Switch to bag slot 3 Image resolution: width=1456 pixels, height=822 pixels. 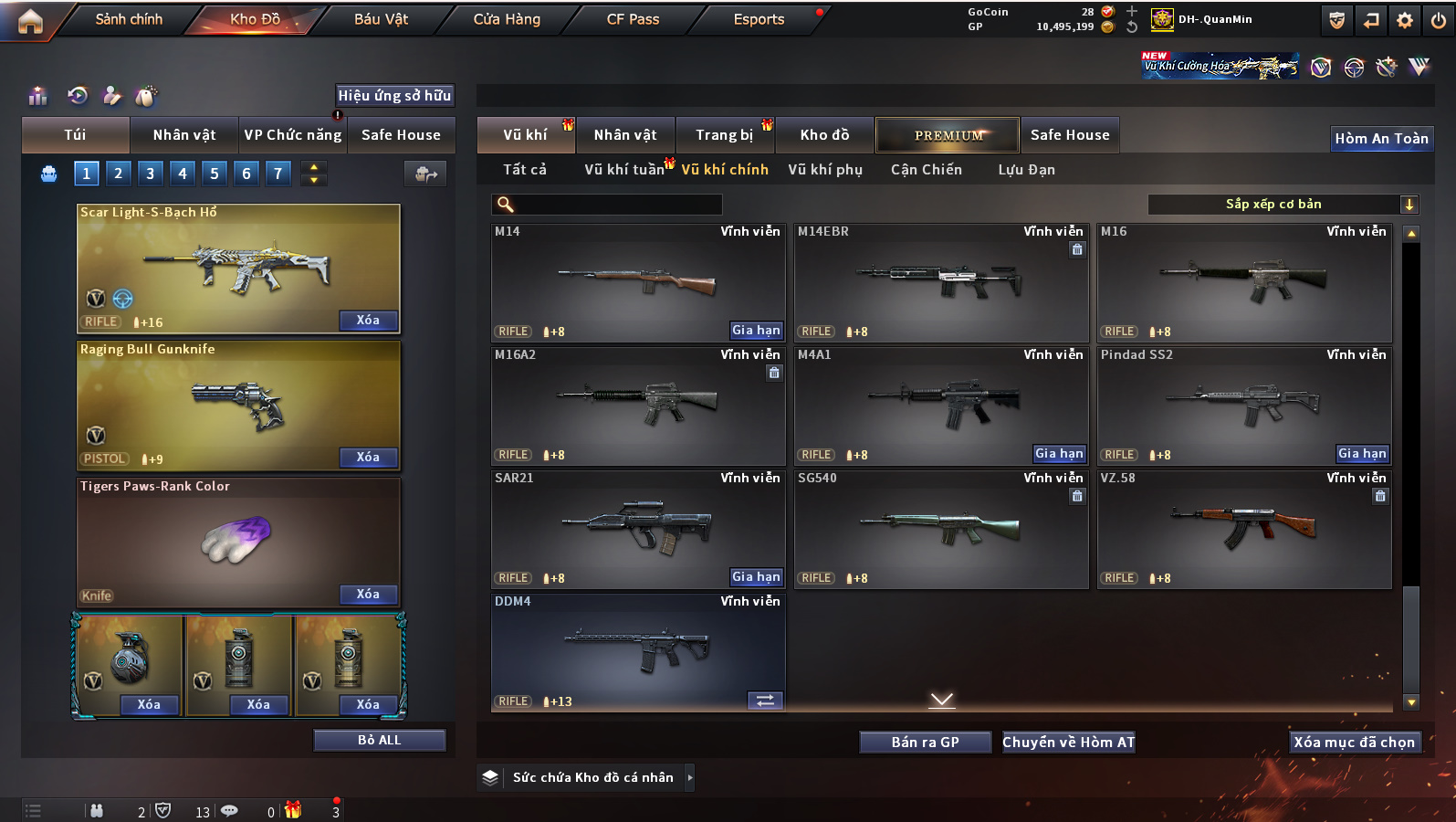(x=151, y=174)
